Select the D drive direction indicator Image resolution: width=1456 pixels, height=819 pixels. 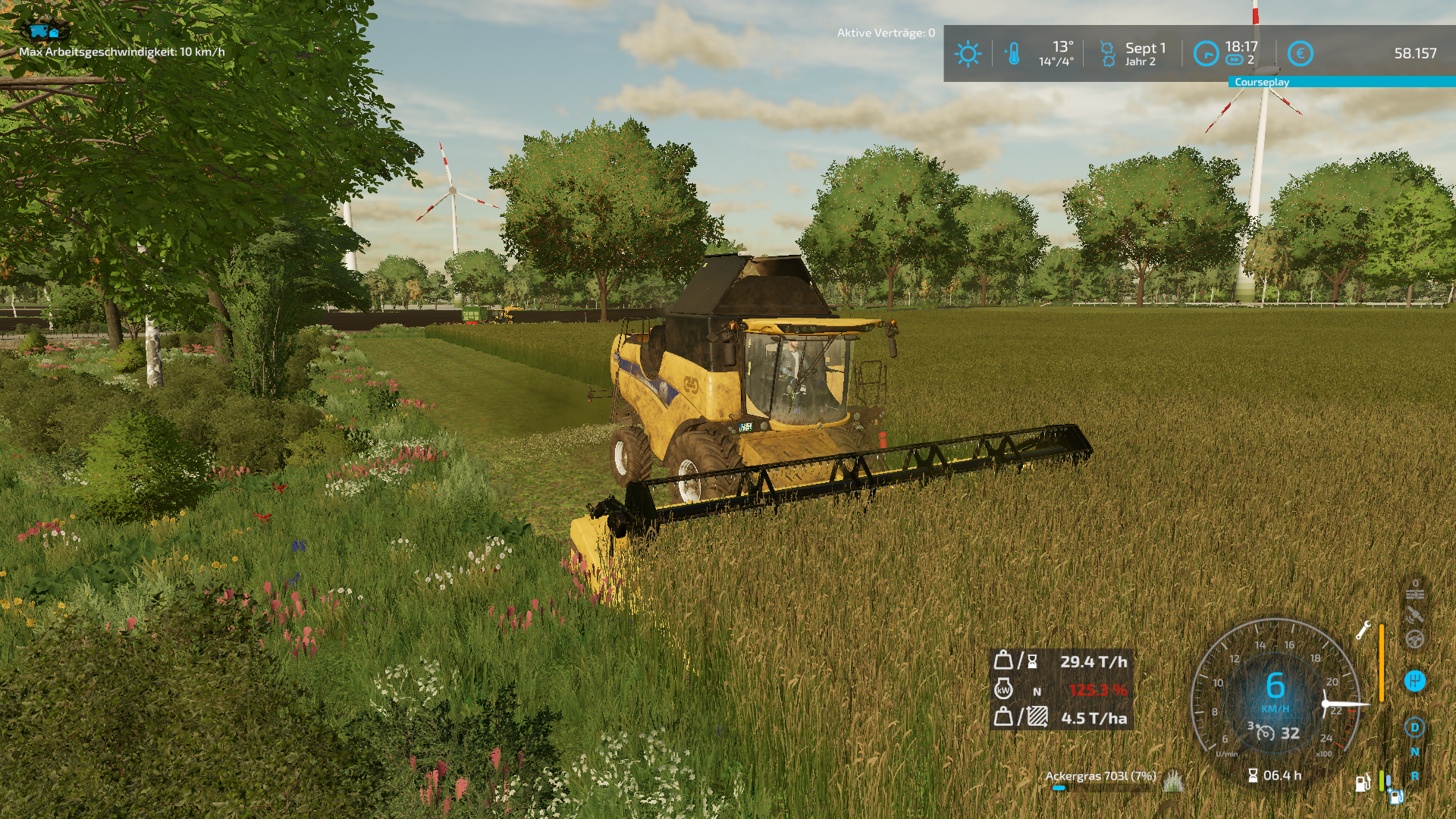[1414, 728]
